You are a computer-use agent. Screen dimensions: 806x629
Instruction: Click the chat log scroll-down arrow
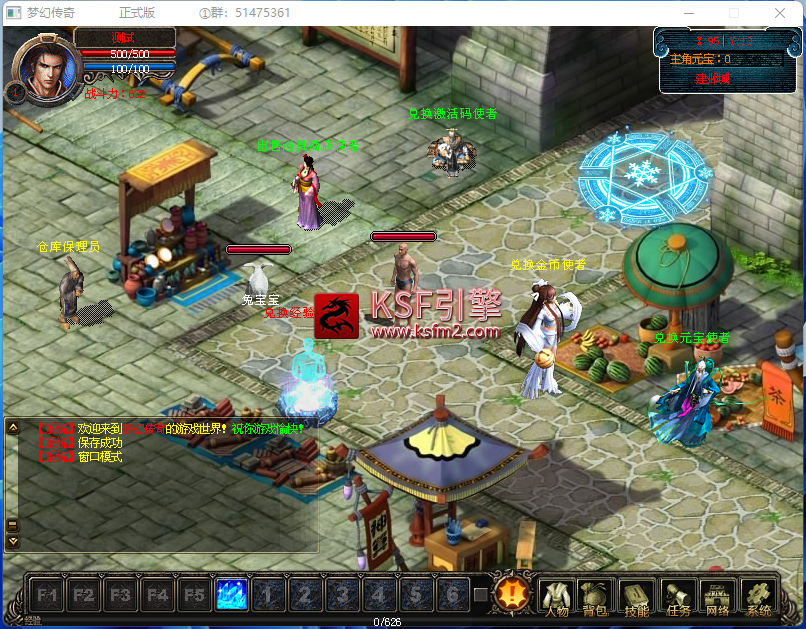coord(13,541)
